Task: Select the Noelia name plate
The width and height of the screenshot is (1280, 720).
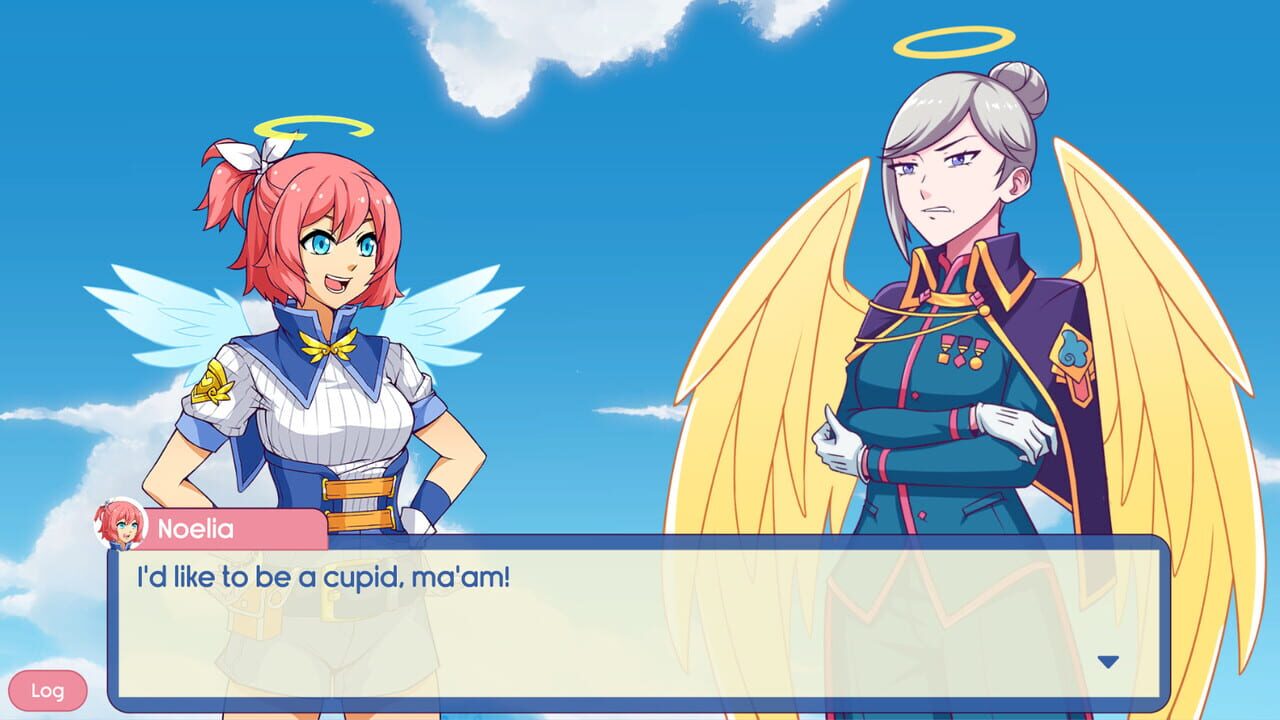Action: point(199,530)
